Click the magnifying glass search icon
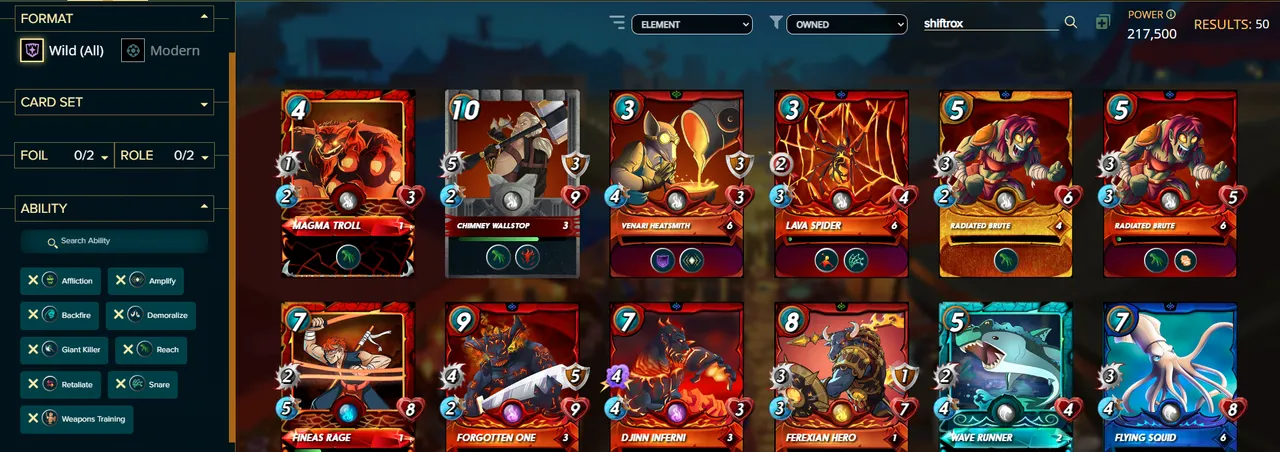 [x=1071, y=23]
